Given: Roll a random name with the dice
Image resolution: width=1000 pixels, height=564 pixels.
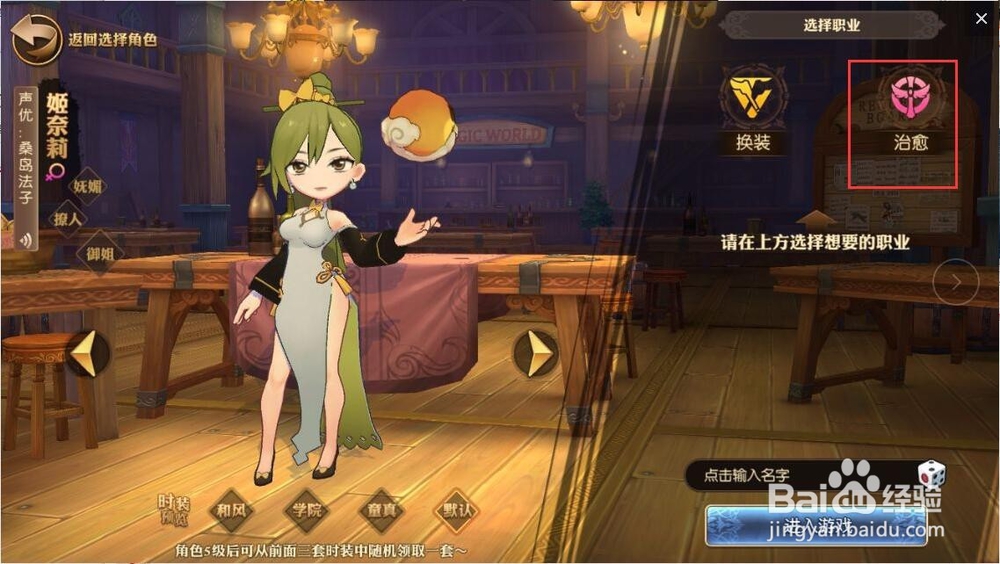Looking at the screenshot, I should tap(931, 475).
